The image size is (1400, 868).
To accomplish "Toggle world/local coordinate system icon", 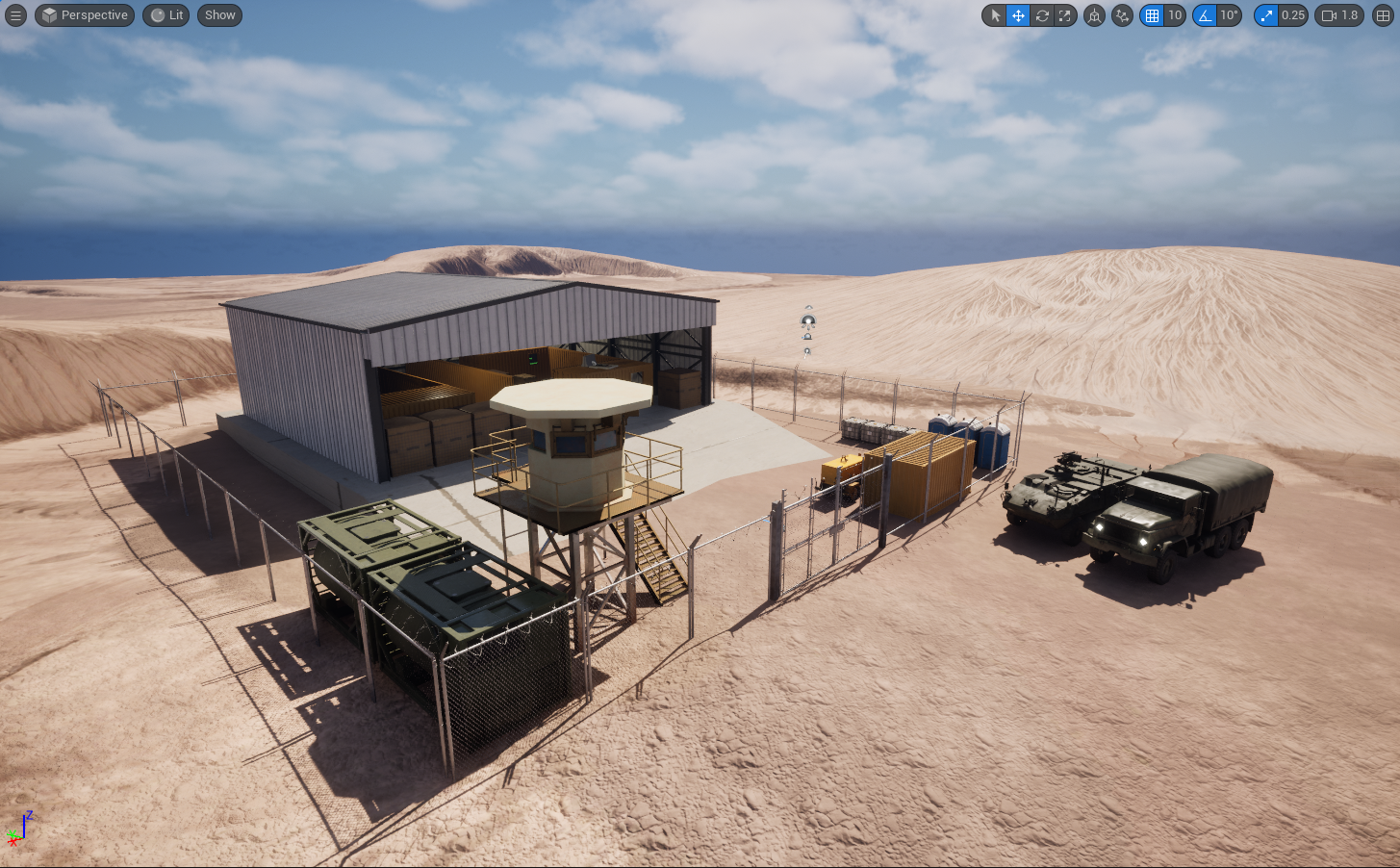I will click(1093, 15).
